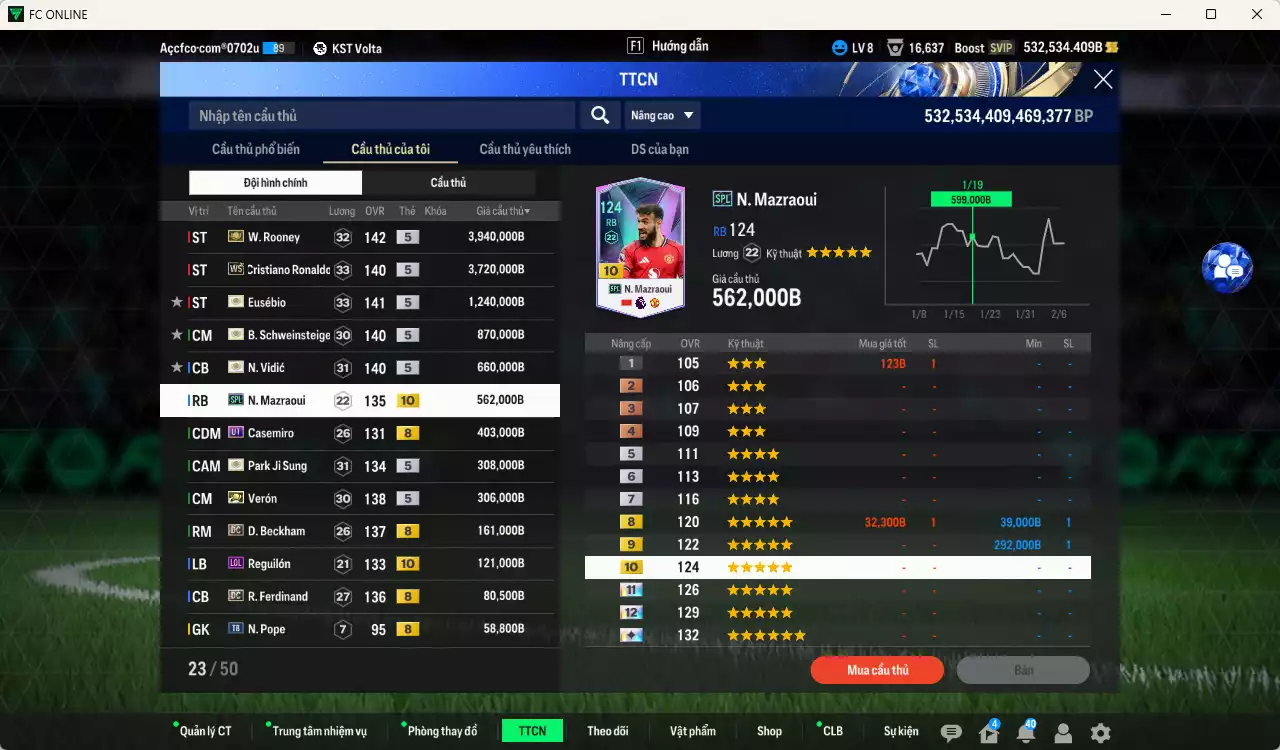1280x750 pixels.
Task: Open the settings gear in bottom bar
Action: click(x=1100, y=732)
